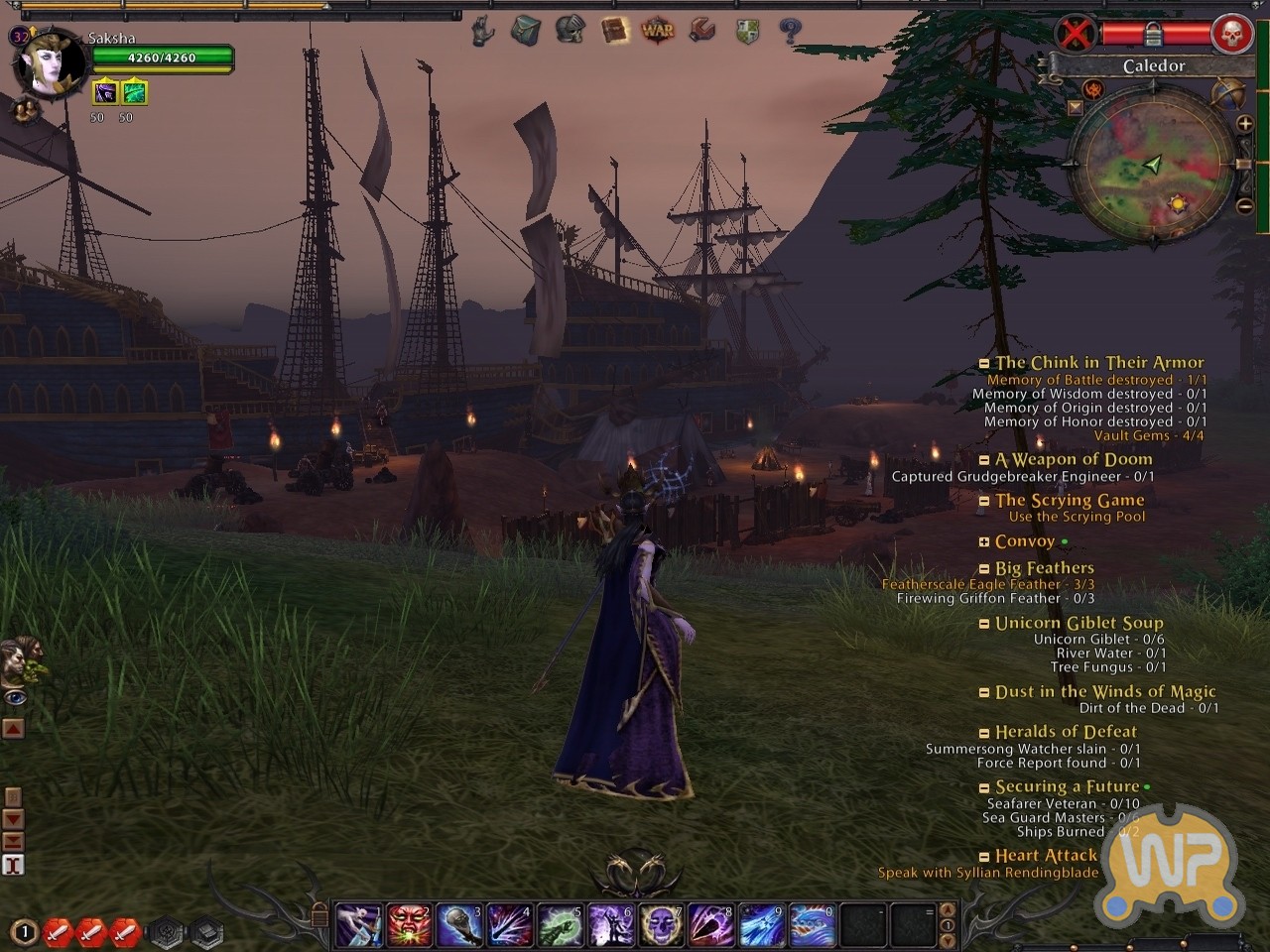Zoom out the minimap with minus button
The height and width of the screenshot is (952, 1270).
coord(1244,206)
